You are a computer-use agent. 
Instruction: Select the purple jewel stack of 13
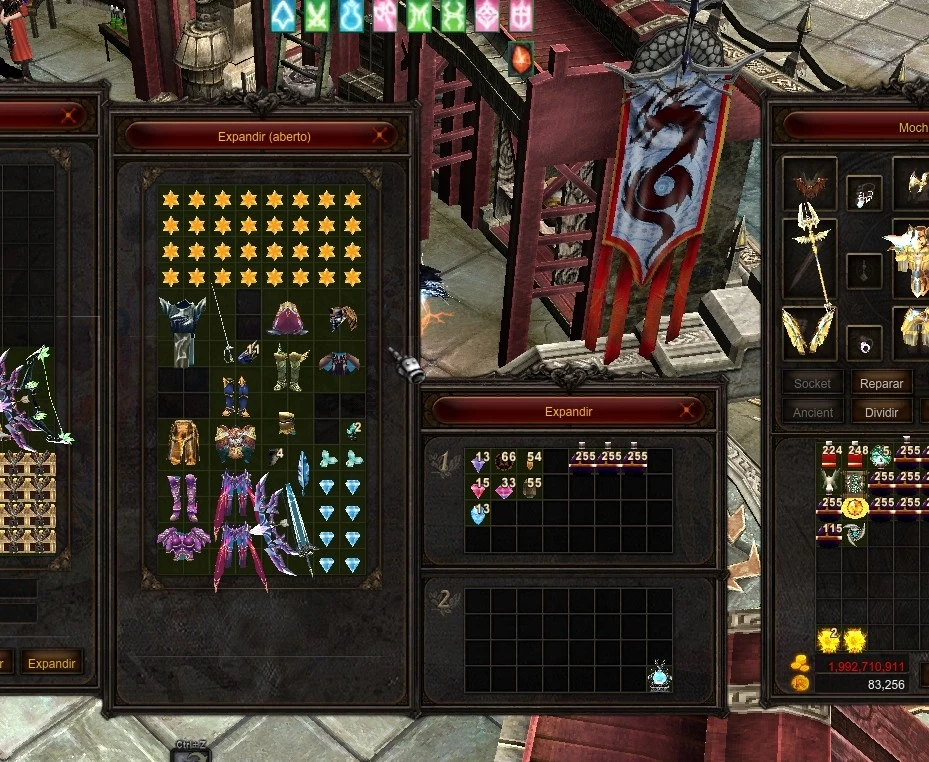click(x=479, y=461)
